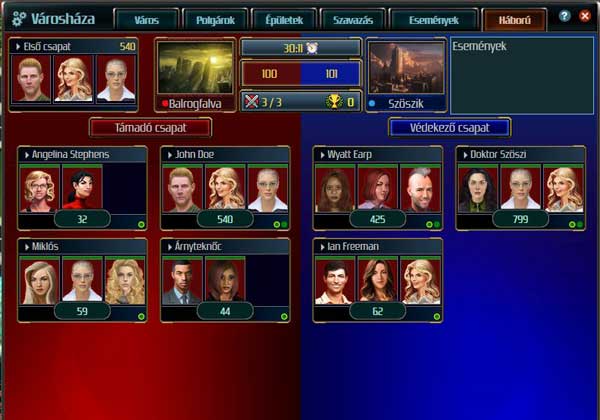Click the Védekező csapat button
The height and width of the screenshot is (420, 600).
pos(450,127)
